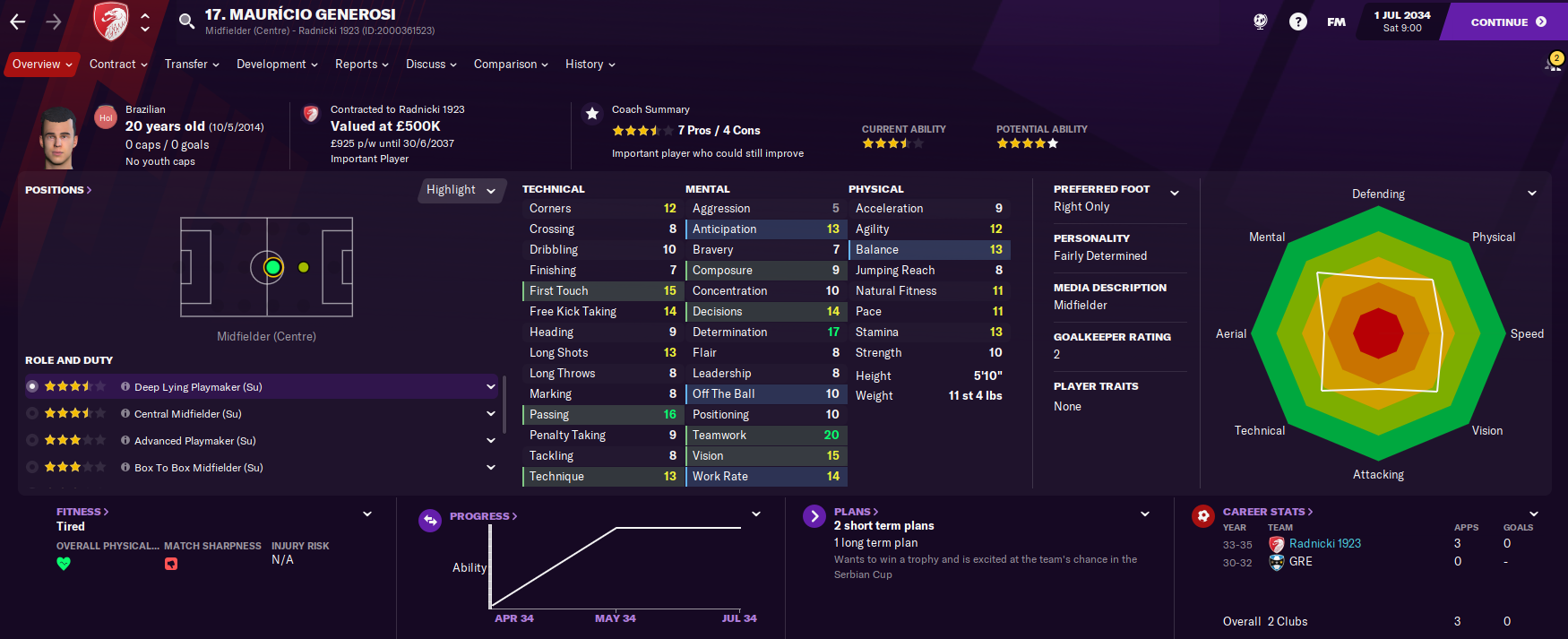Image resolution: width=1568 pixels, height=639 pixels.
Task: Show the Development menu
Action: click(277, 65)
